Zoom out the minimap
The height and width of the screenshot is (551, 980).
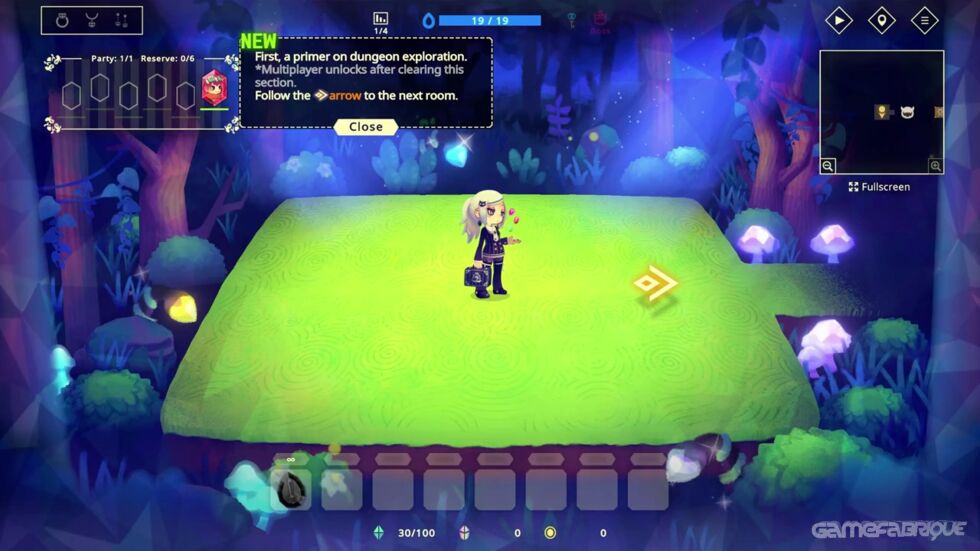[x=829, y=166]
